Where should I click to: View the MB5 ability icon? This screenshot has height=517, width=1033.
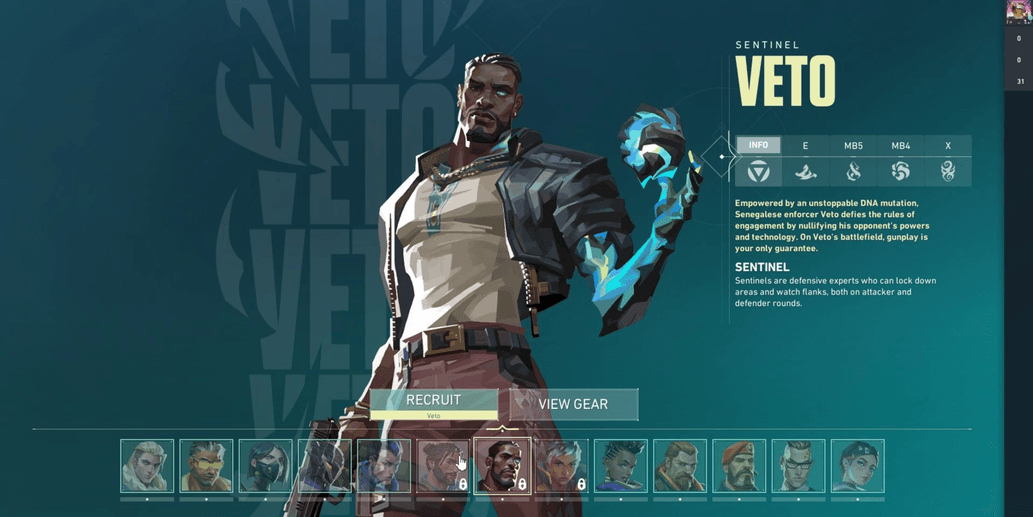(x=853, y=172)
